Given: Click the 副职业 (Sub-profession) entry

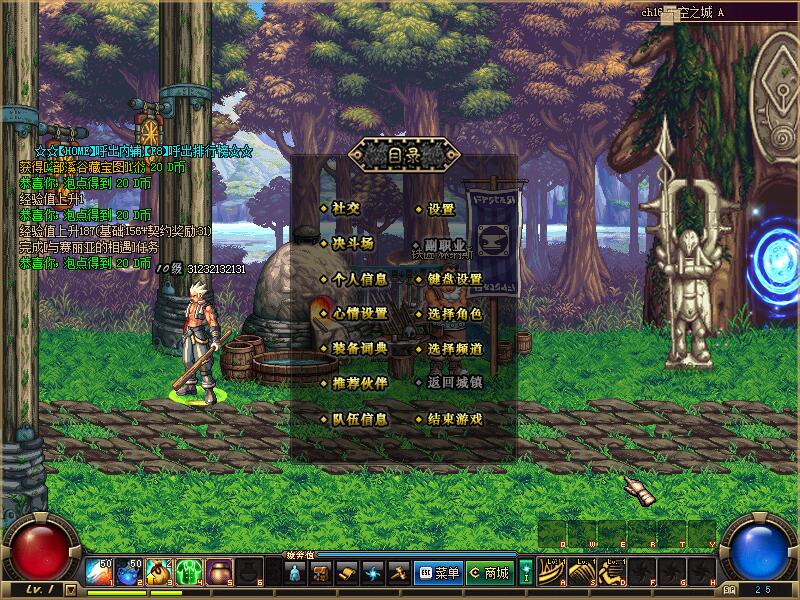Looking at the screenshot, I should pos(447,245).
